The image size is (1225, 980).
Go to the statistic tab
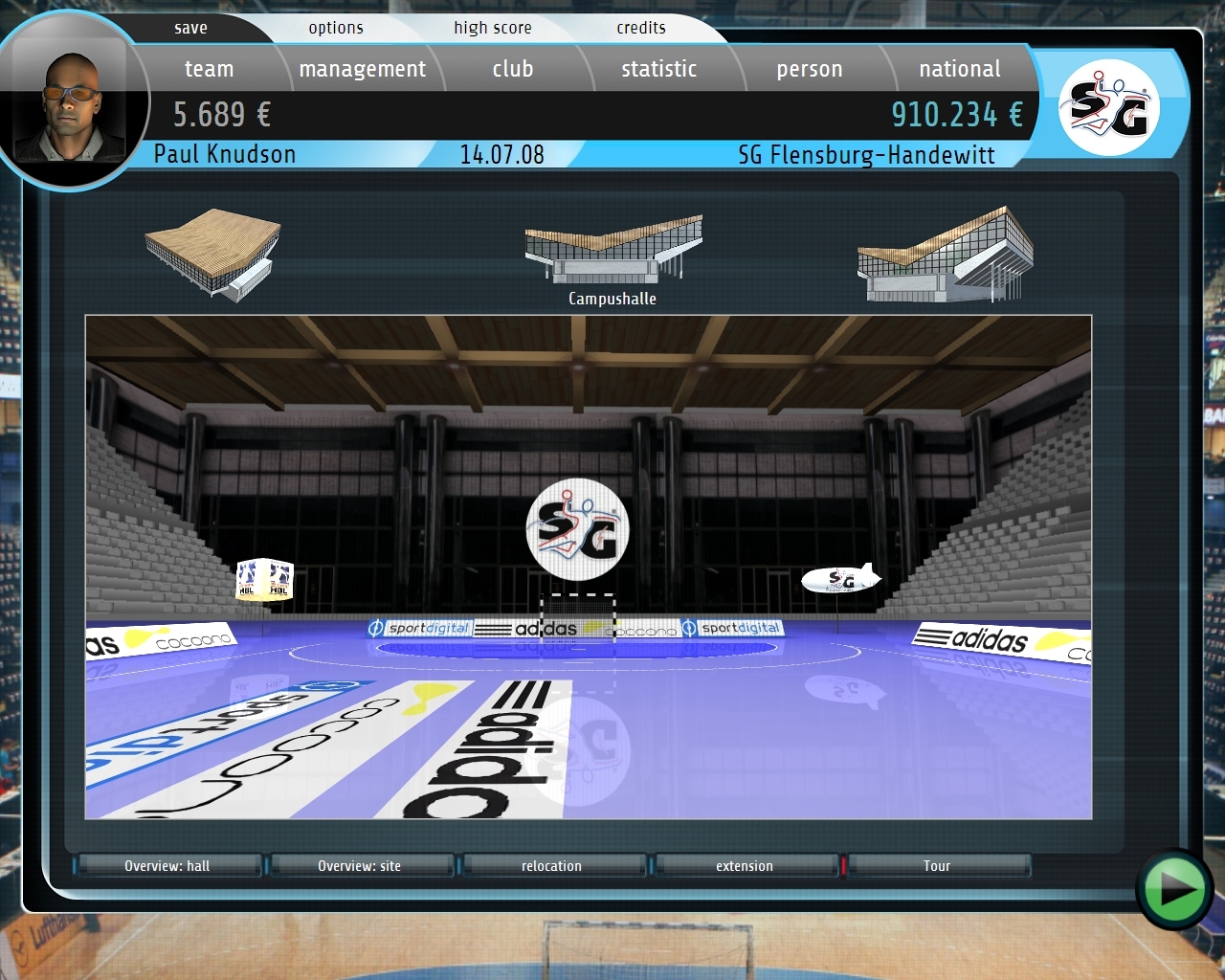tap(658, 69)
